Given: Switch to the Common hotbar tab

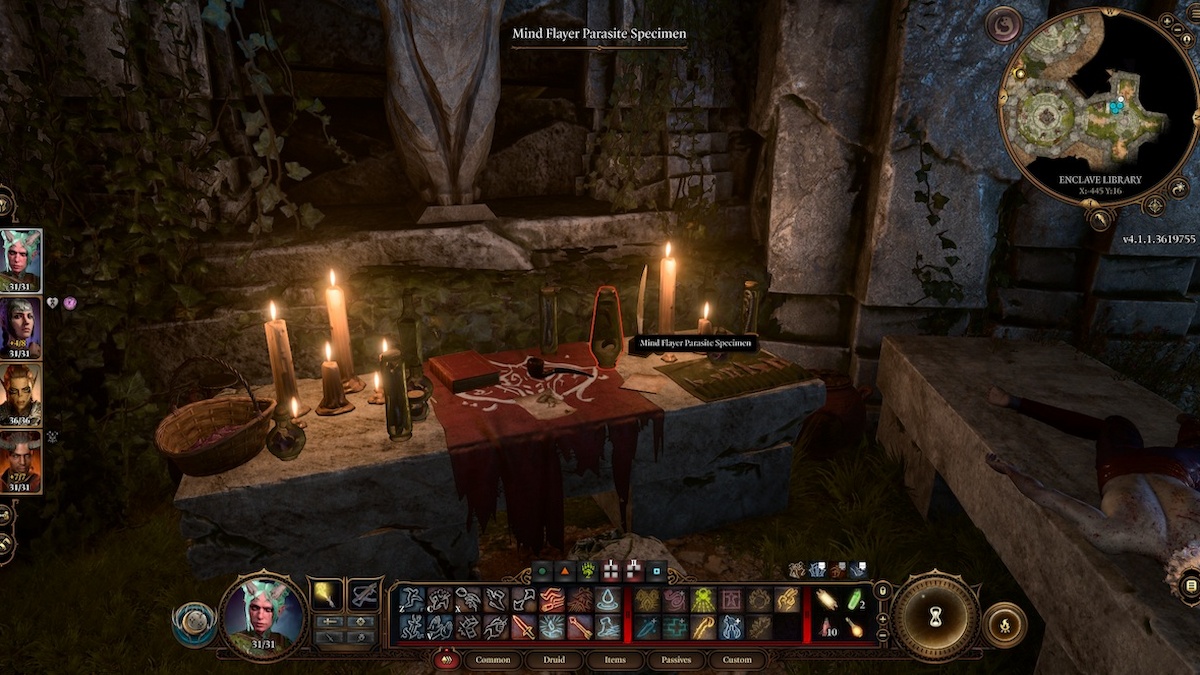Looking at the screenshot, I should point(493,660).
